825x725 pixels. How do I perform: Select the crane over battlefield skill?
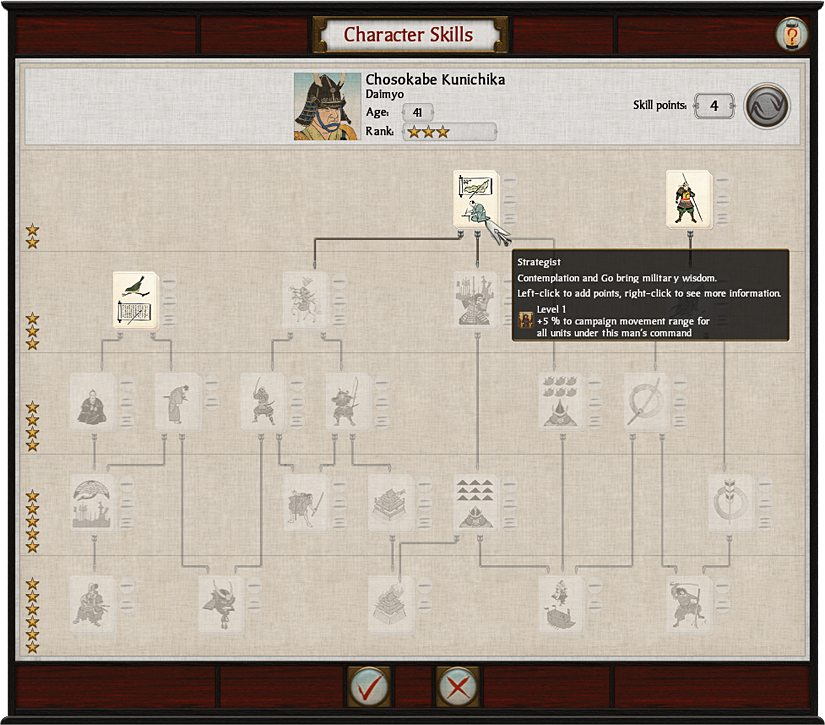click(94, 502)
